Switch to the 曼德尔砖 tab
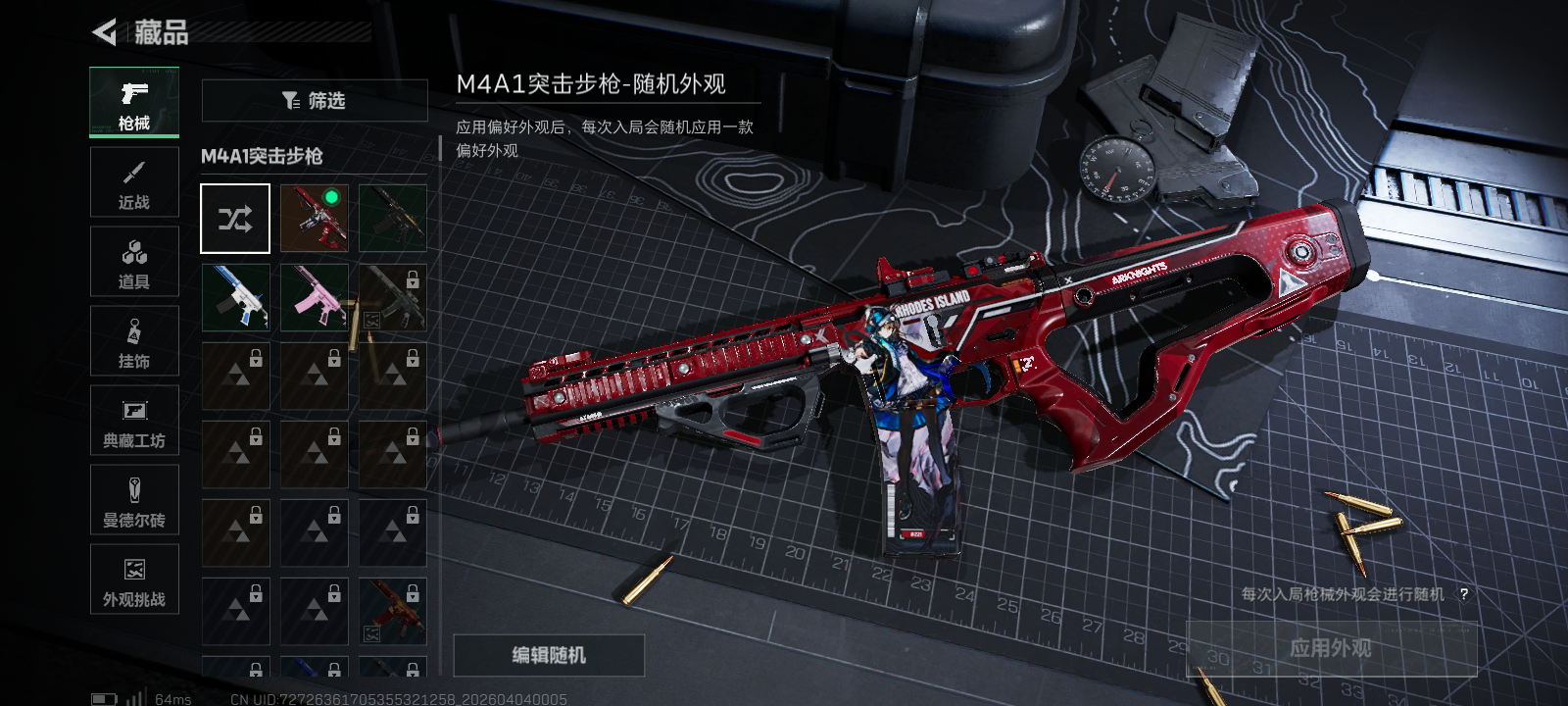The height and width of the screenshot is (706, 1568). [134, 500]
